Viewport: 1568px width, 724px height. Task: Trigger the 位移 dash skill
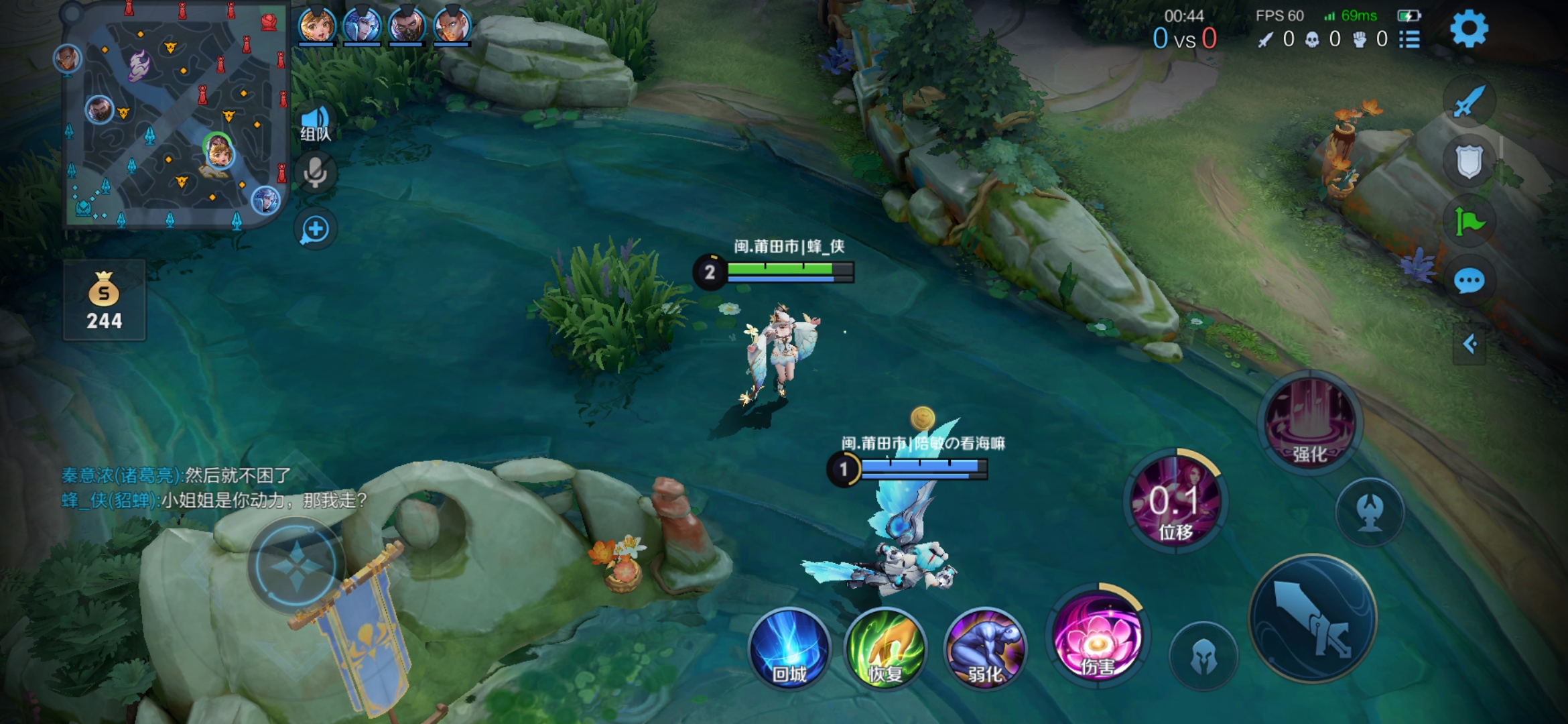(x=1175, y=501)
